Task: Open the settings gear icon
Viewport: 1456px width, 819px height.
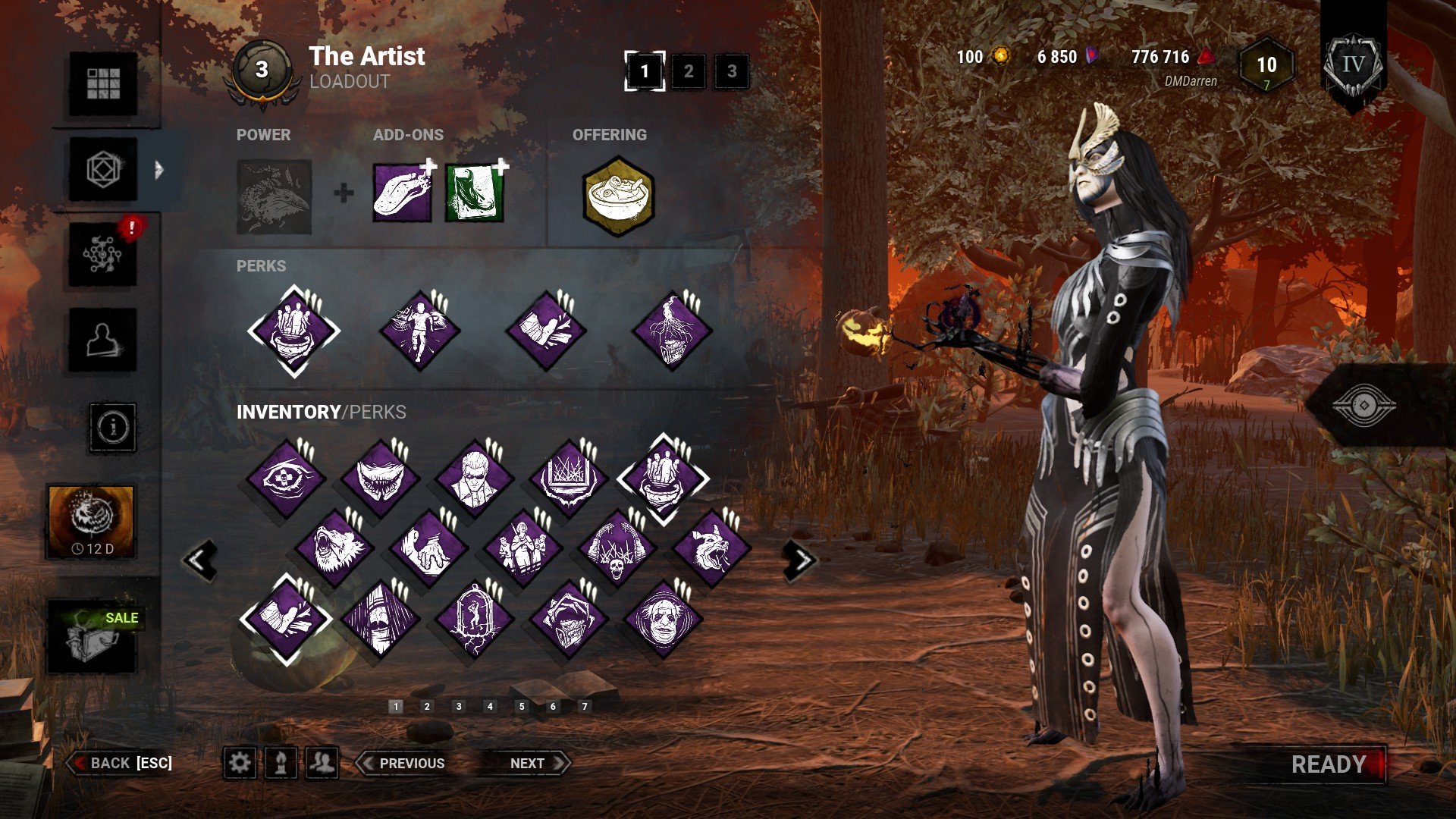Action: [240, 763]
